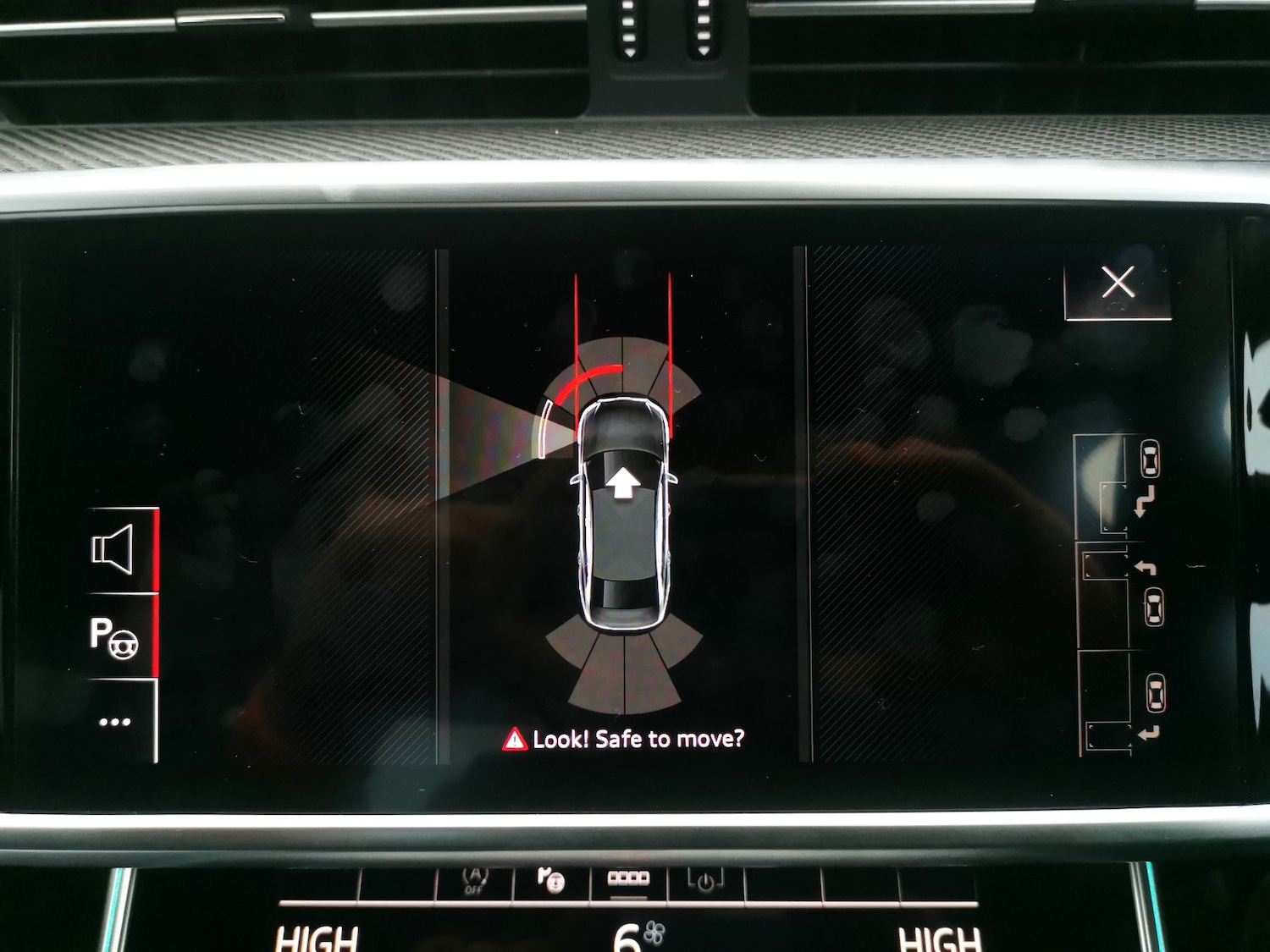Tap the car top-view graphic in the center

[x=626, y=516]
